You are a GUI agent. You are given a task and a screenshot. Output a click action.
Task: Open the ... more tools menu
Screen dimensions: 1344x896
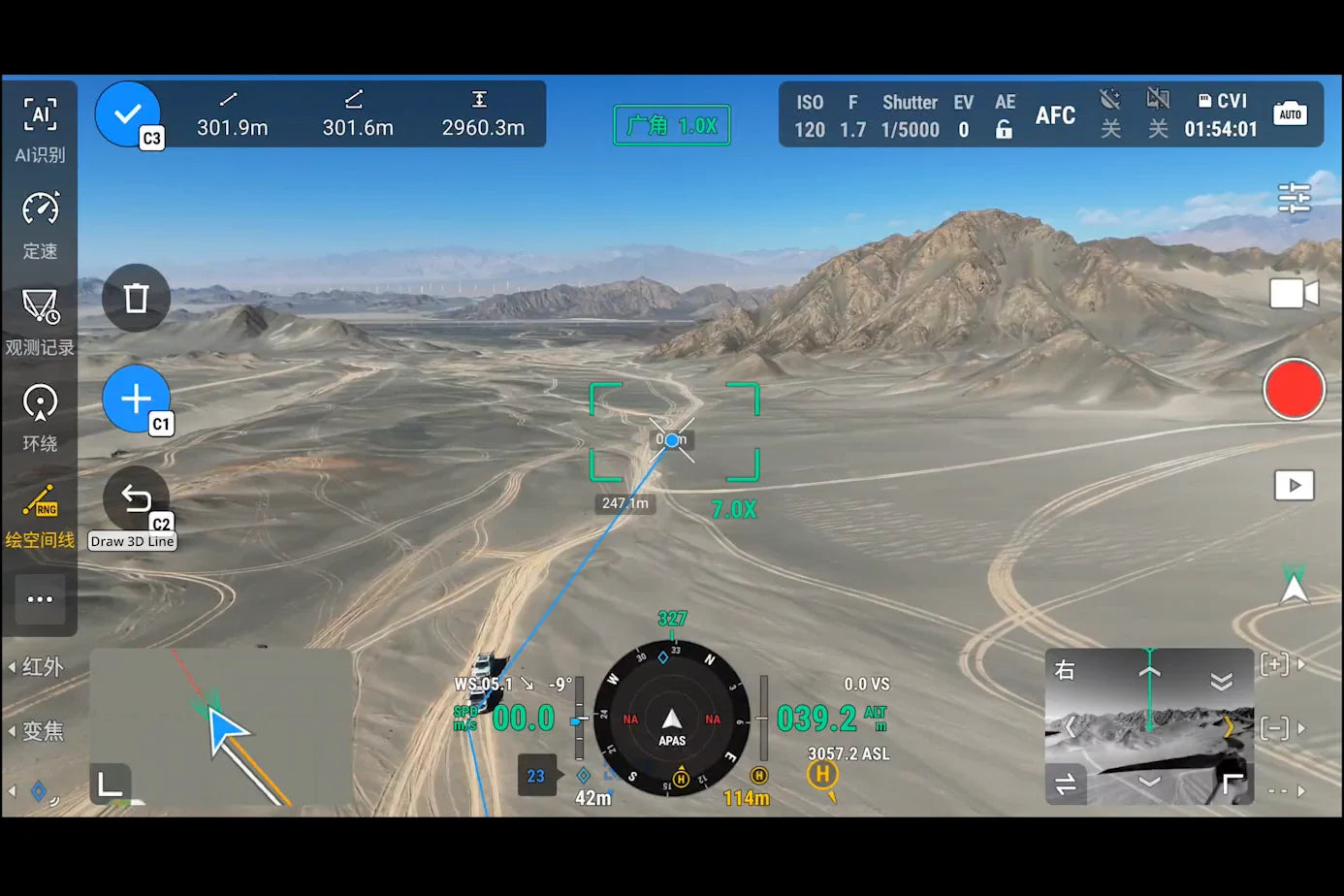[x=40, y=599]
